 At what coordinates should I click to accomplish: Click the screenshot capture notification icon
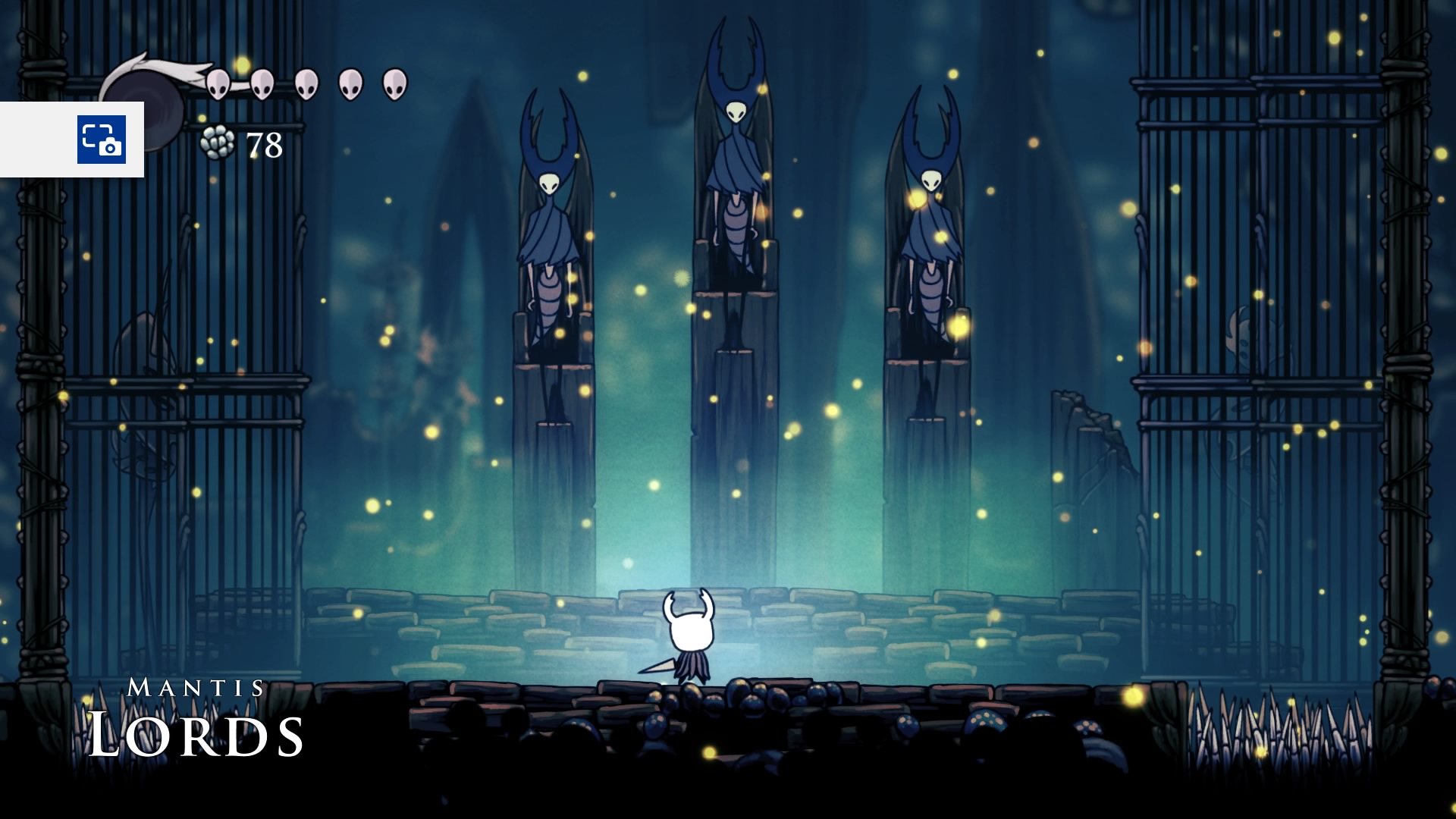tap(101, 140)
